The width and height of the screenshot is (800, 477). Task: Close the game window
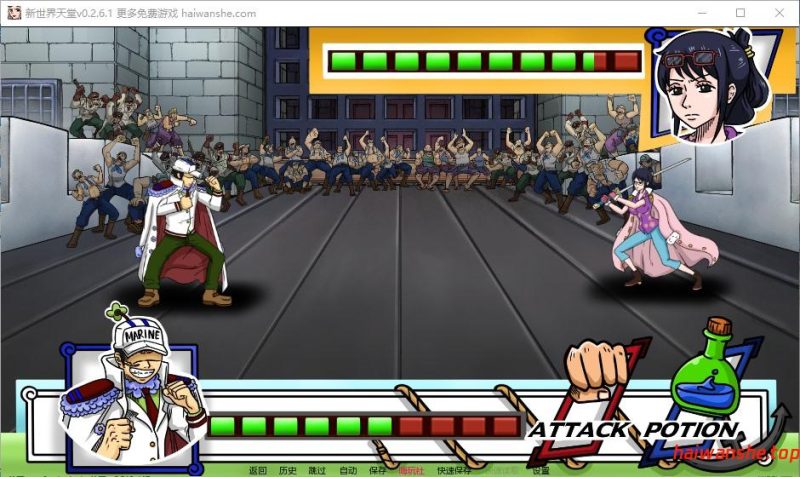click(x=780, y=13)
